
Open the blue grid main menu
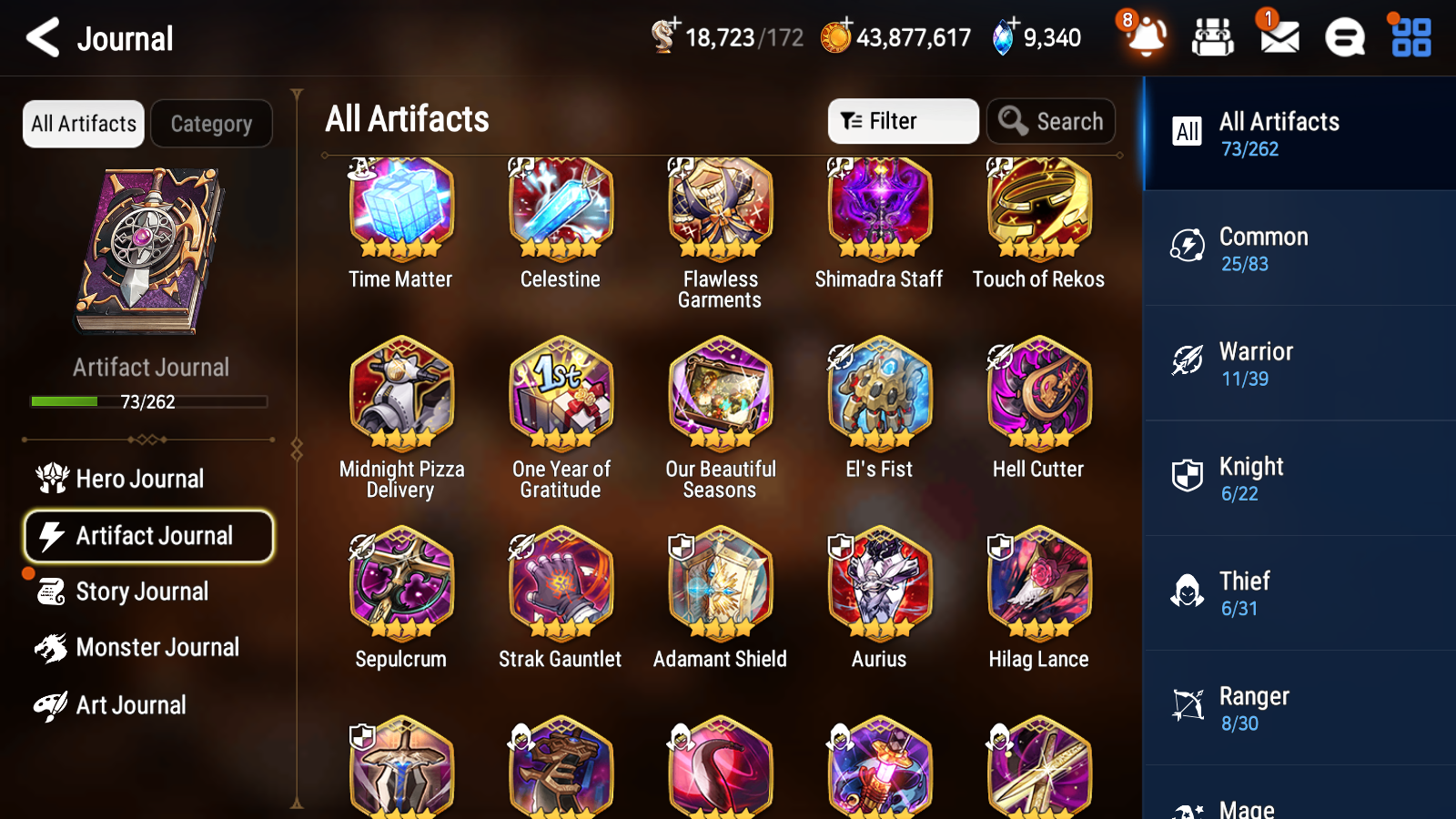click(x=1409, y=38)
